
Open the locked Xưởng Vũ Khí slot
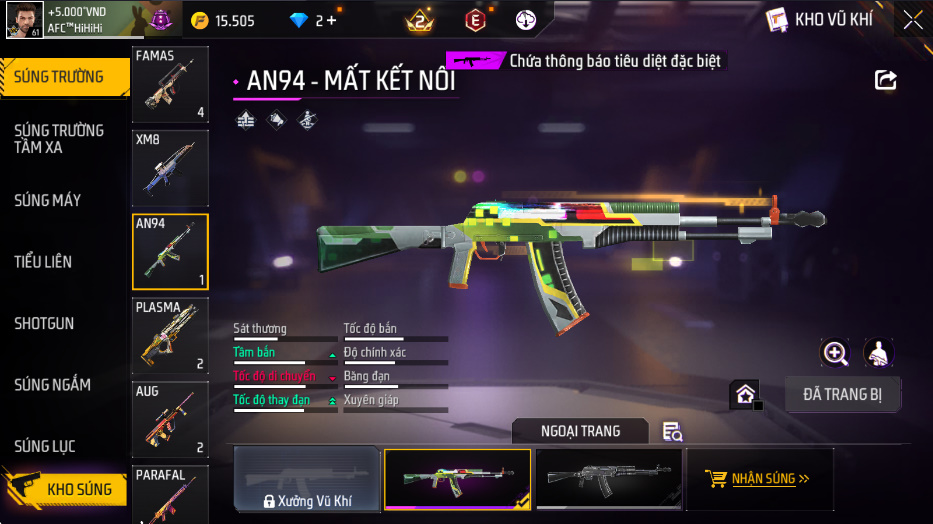coord(307,480)
